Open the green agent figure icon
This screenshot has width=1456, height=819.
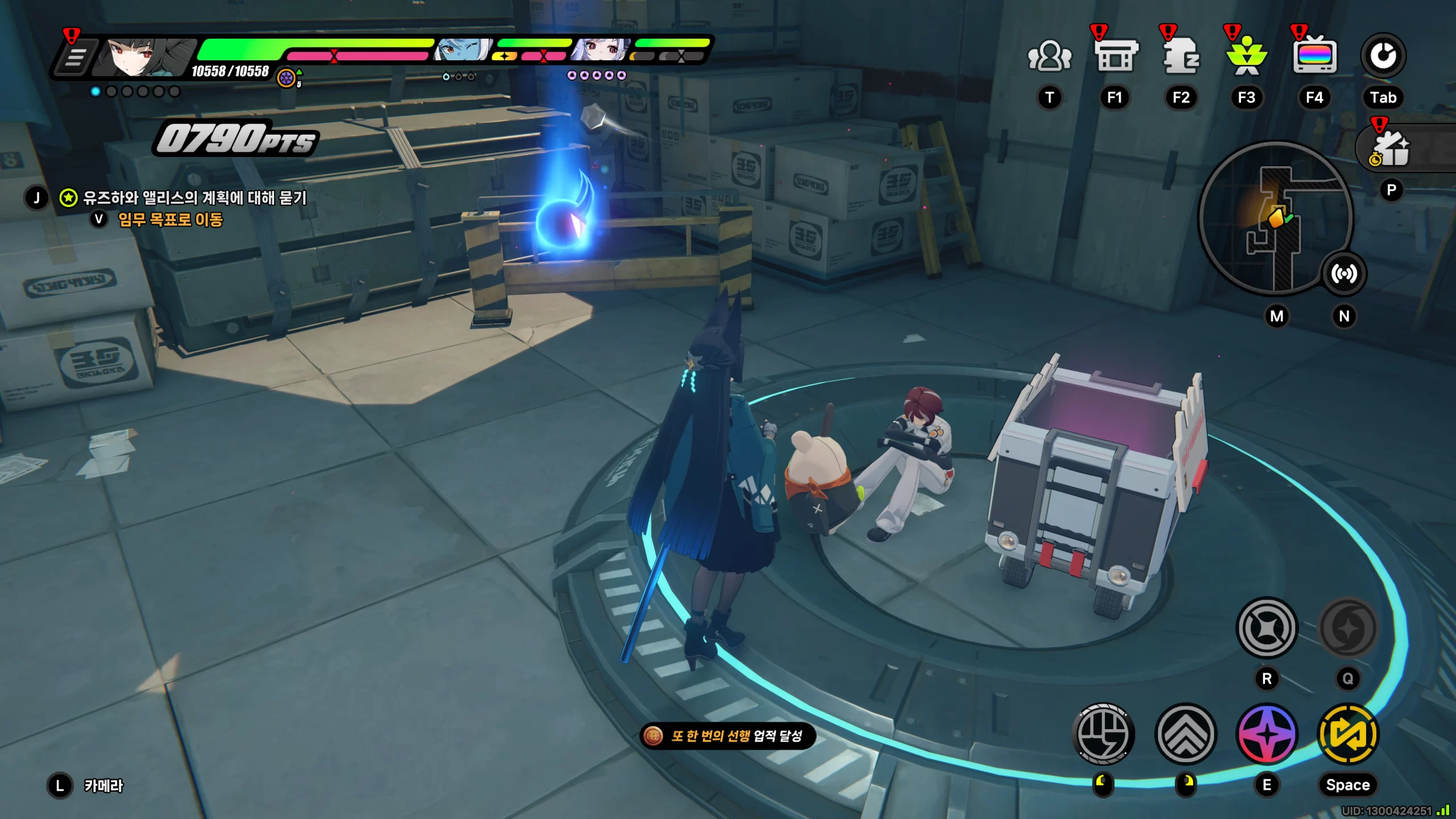pyautogui.click(x=1247, y=57)
